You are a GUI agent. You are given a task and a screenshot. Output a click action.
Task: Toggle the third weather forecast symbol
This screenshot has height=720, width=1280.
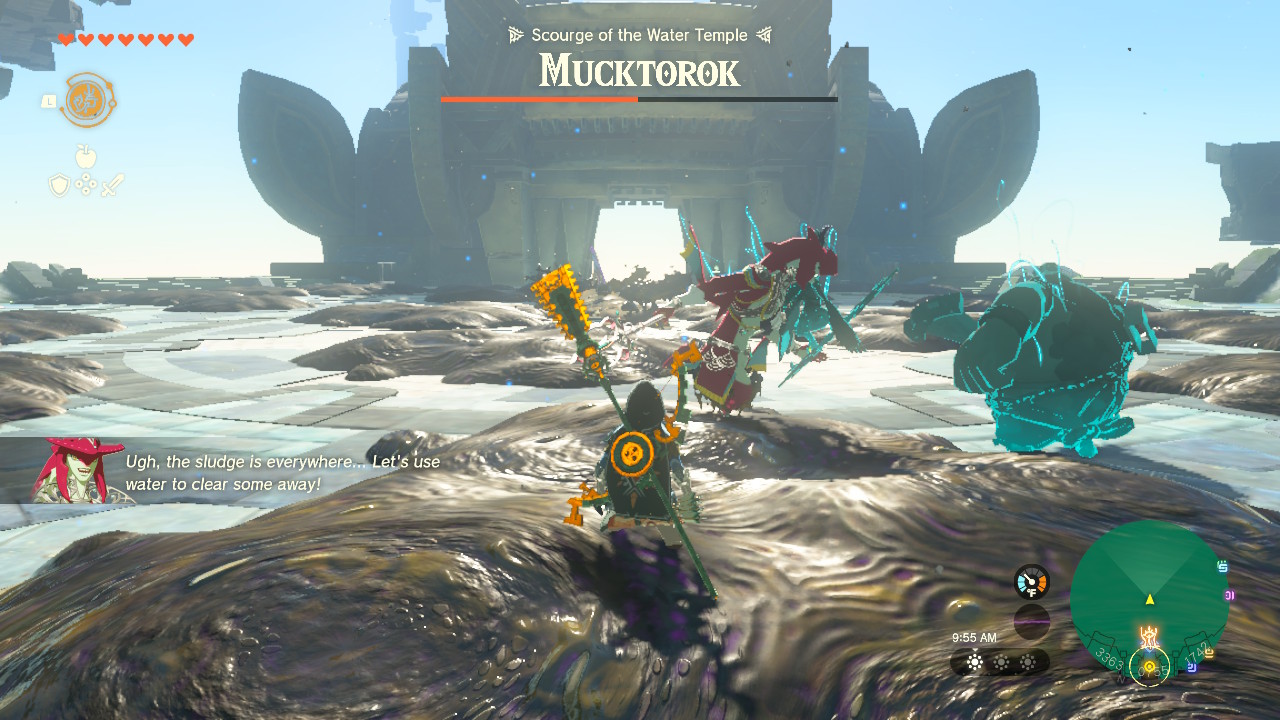(x=1027, y=661)
